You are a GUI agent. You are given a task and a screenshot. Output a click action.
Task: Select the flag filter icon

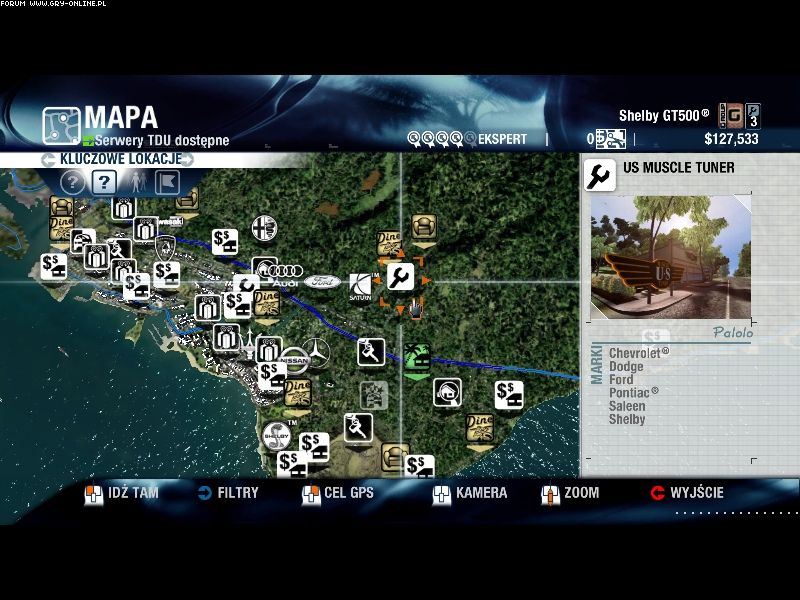coord(168,182)
